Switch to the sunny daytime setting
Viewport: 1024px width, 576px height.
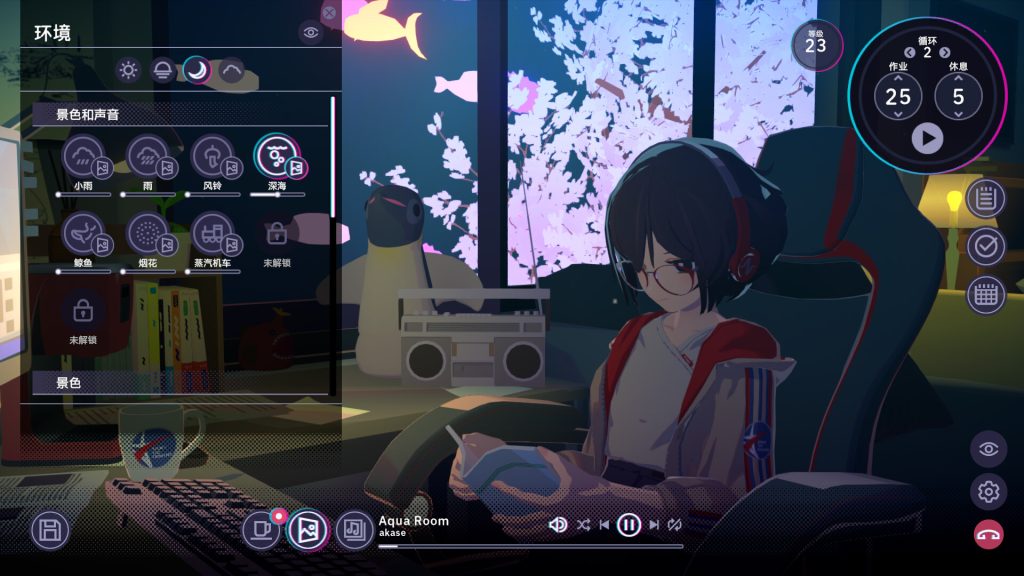[128, 70]
